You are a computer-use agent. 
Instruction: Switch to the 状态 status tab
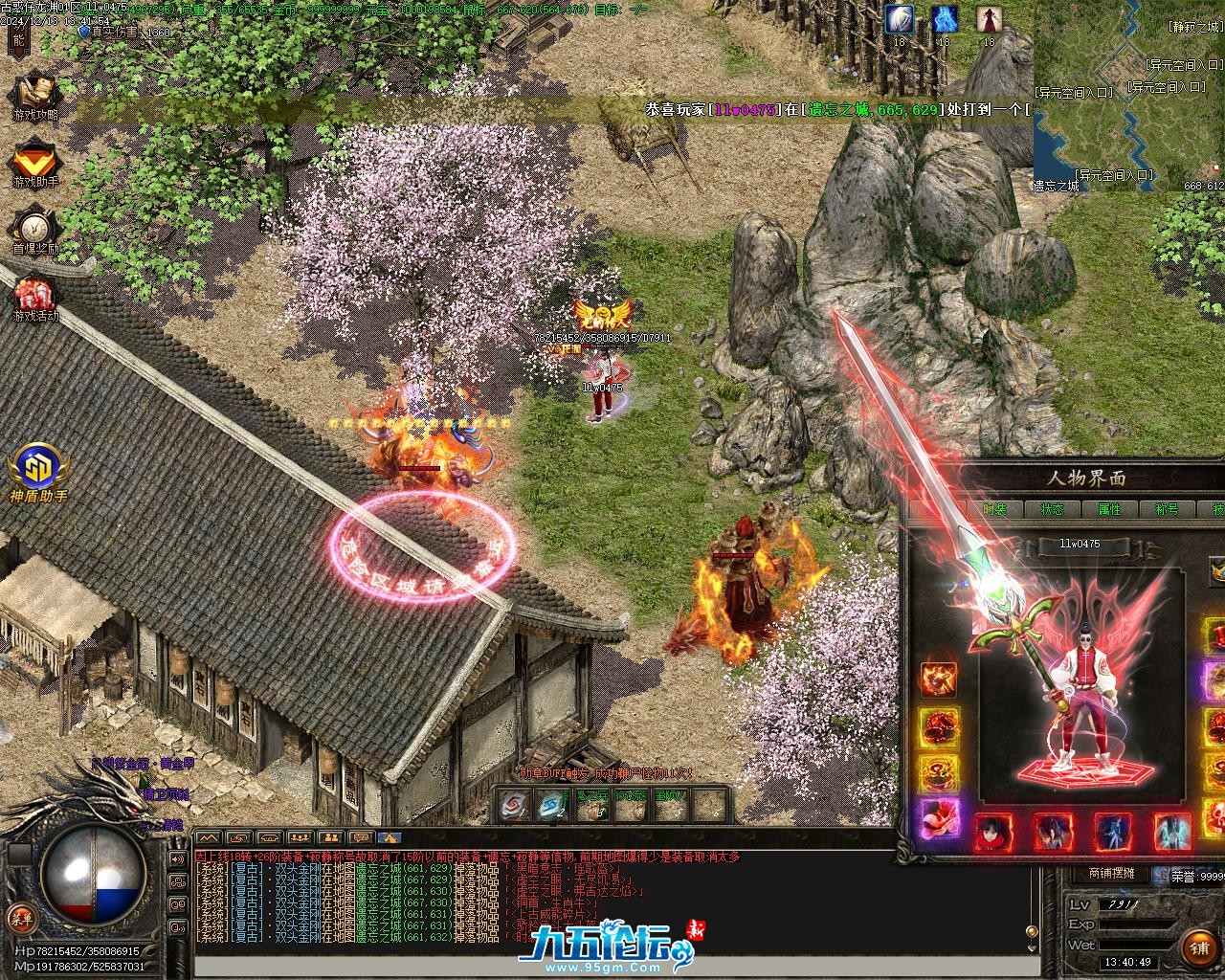coord(1052,509)
